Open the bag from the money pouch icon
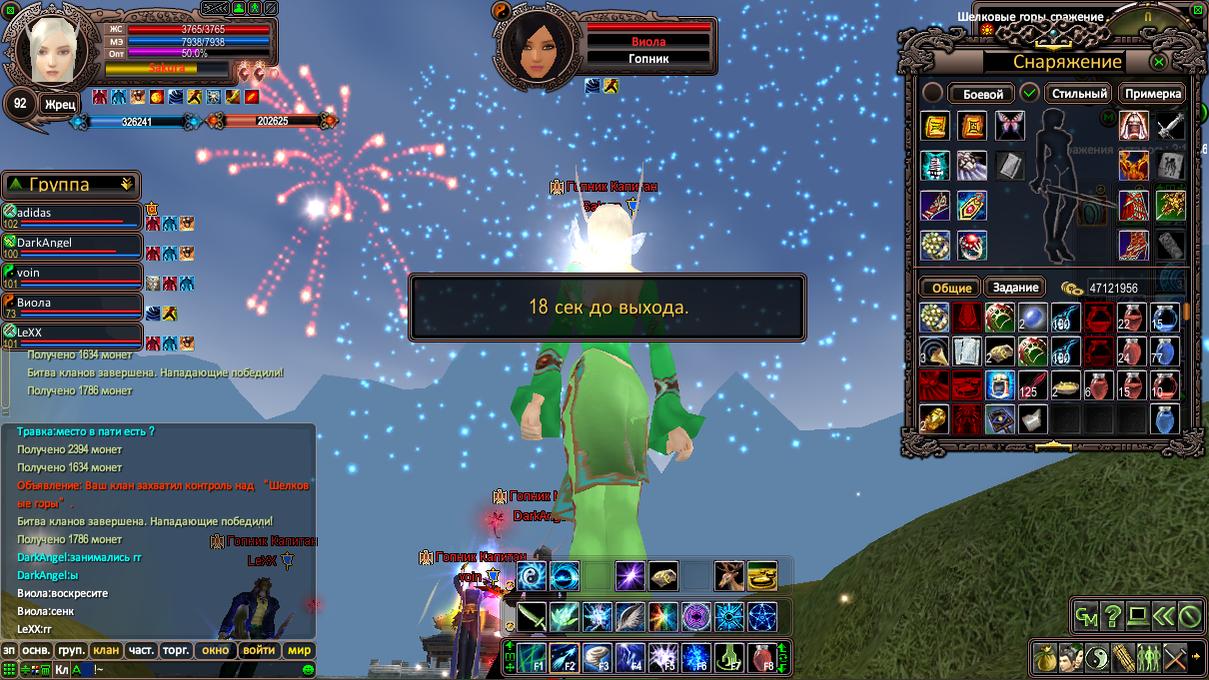The image size is (1209, 680). coord(1046,657)
